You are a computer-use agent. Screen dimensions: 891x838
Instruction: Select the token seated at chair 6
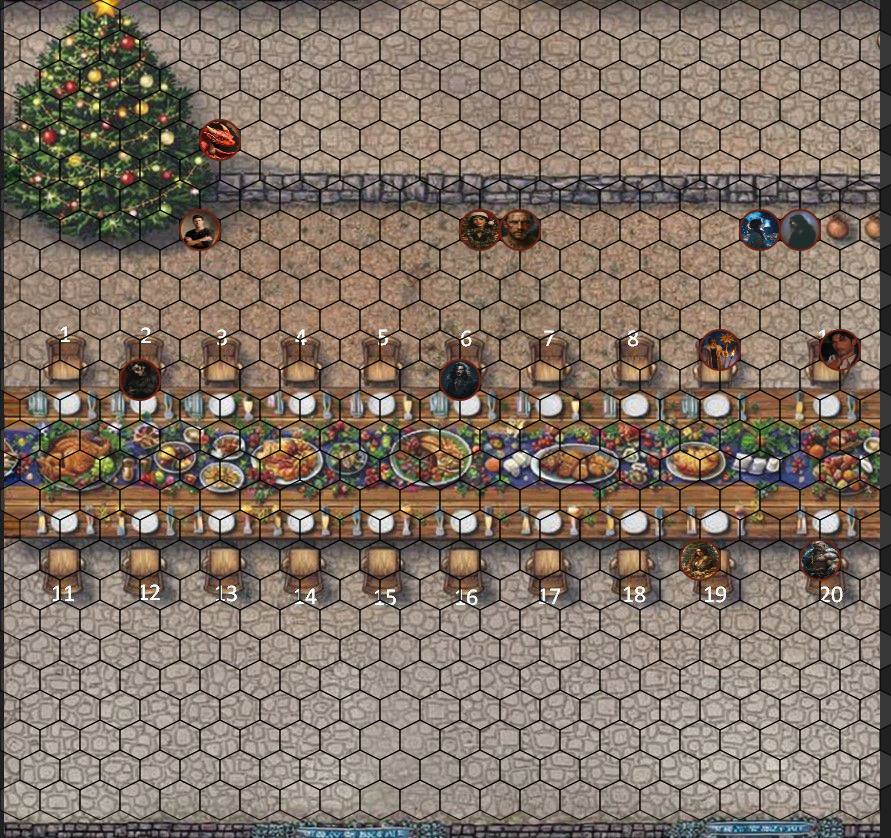[460, 380]
